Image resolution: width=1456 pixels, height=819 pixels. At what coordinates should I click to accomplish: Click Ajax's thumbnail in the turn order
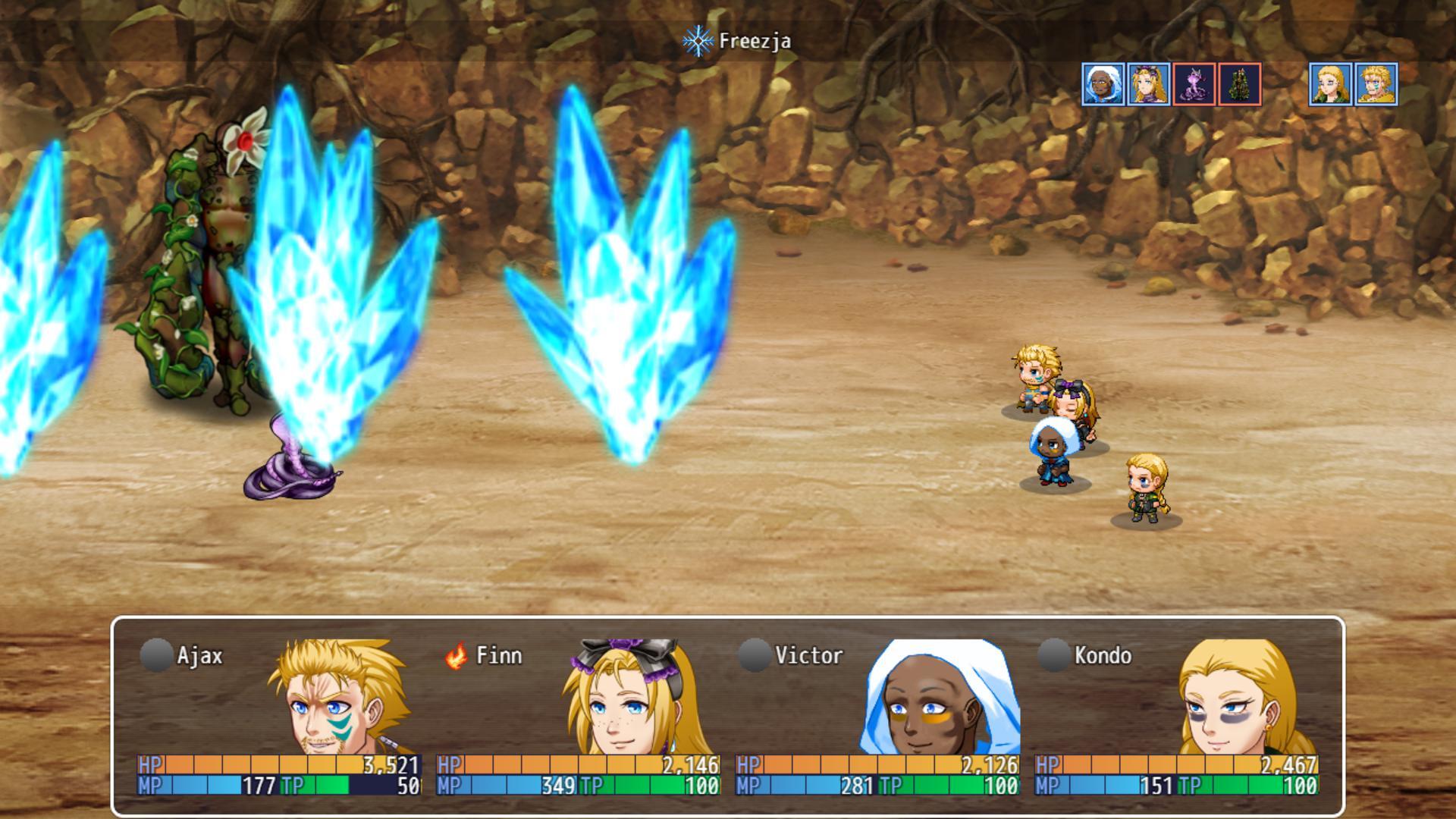[1376, 84]
